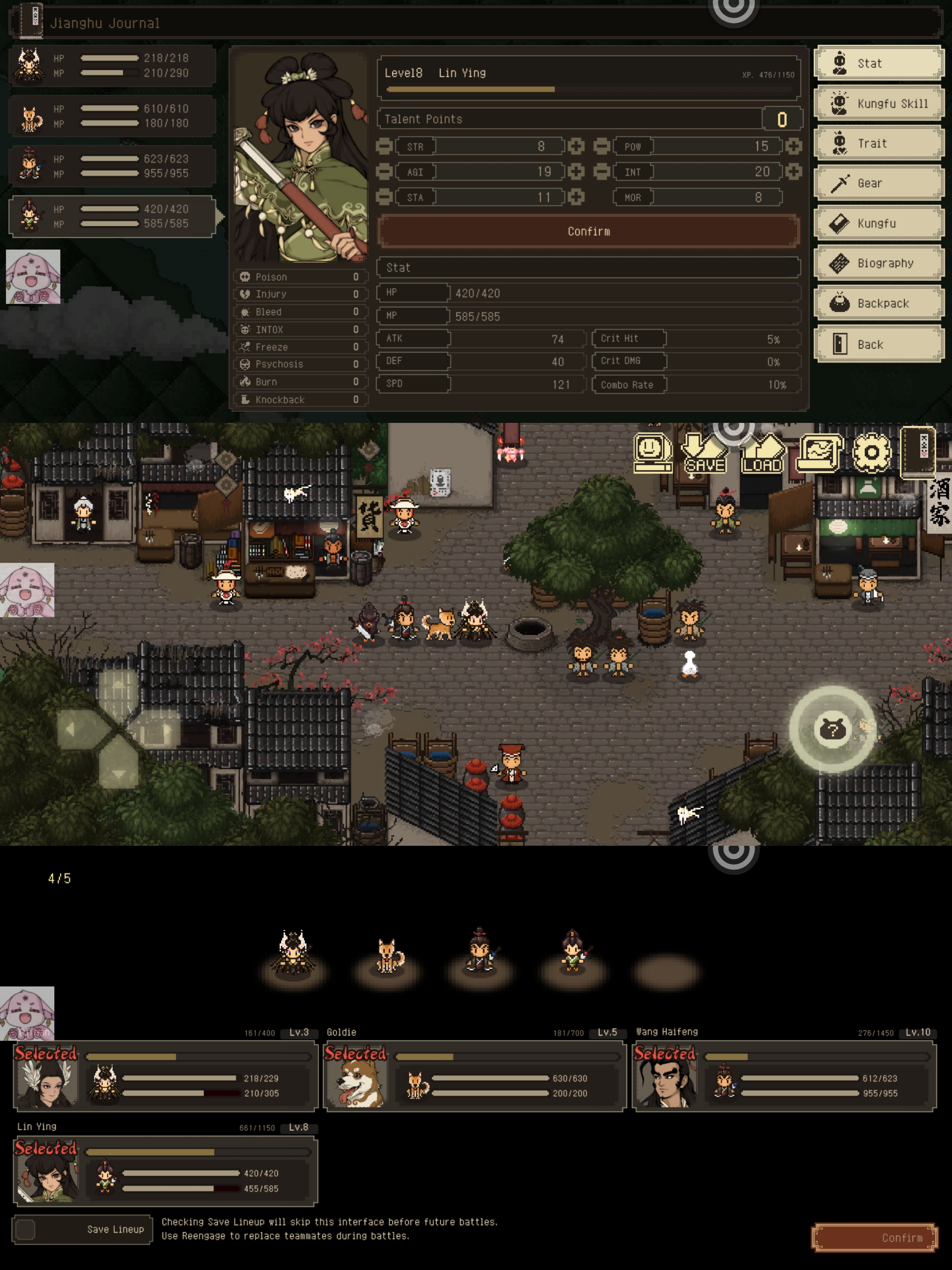This screenshot has width=952, height=1270.
Task: Switch to the Trait page
Action: [x=878, y=143]
